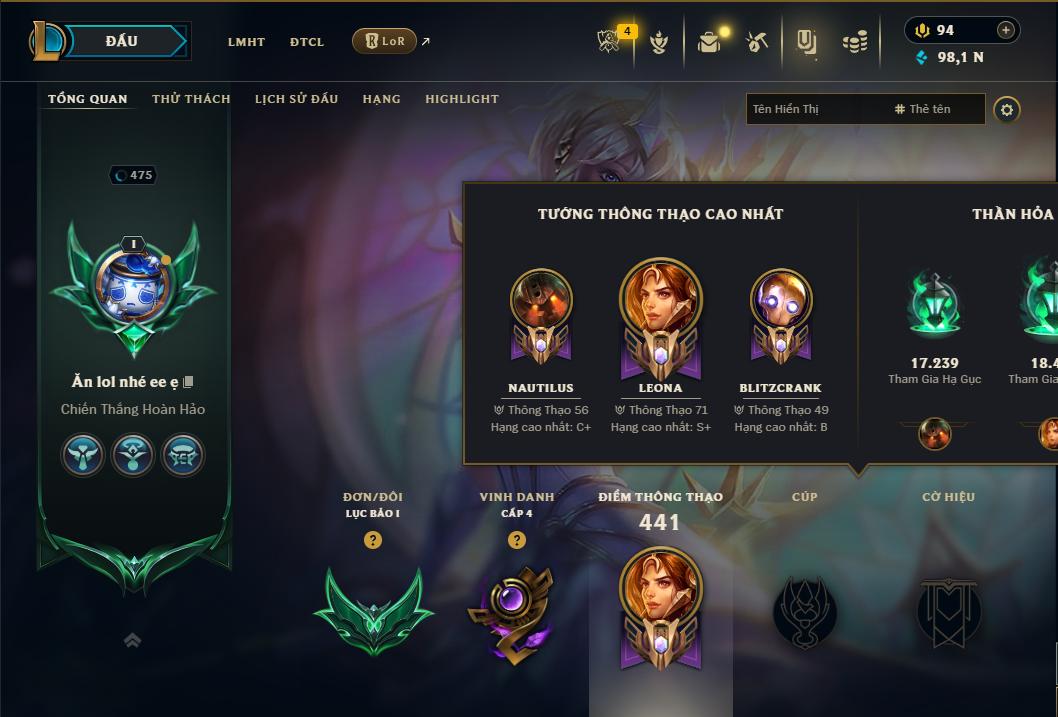Open the backpack loot icon with yellow dot
The height and width of the screenshot is (717, 1058).
[x=709, y=42]
